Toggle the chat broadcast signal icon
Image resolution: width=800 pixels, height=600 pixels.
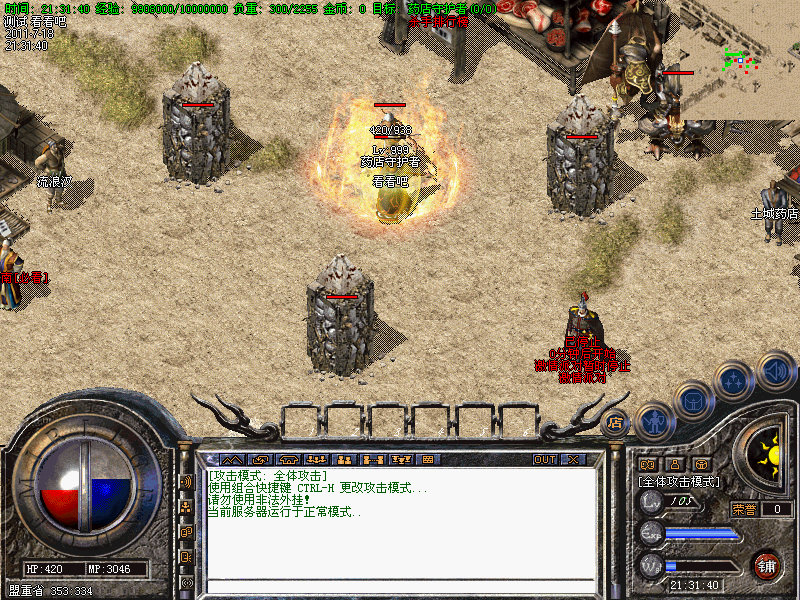[x=186, y=482]
